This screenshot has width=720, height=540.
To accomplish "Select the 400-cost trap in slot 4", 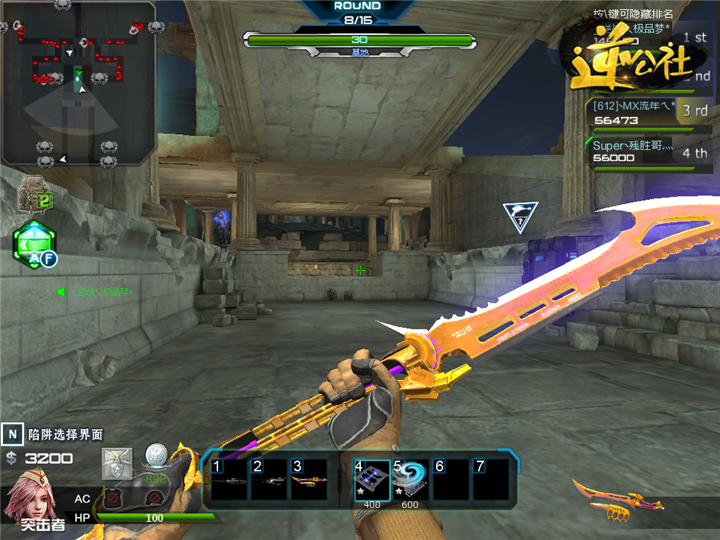I will coord(370,480).
